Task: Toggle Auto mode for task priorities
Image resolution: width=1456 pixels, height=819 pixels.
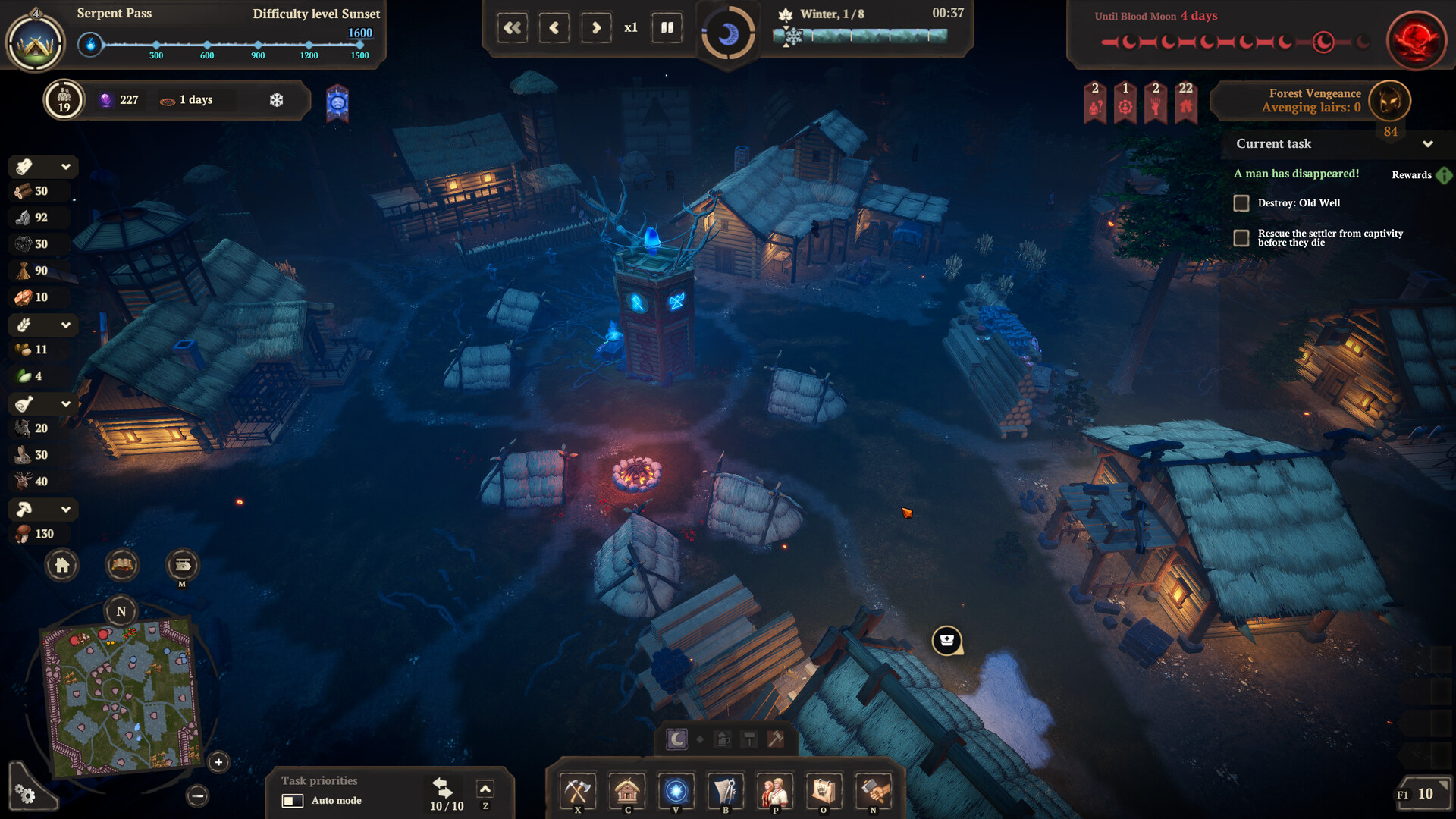Action: pos(293,801)
